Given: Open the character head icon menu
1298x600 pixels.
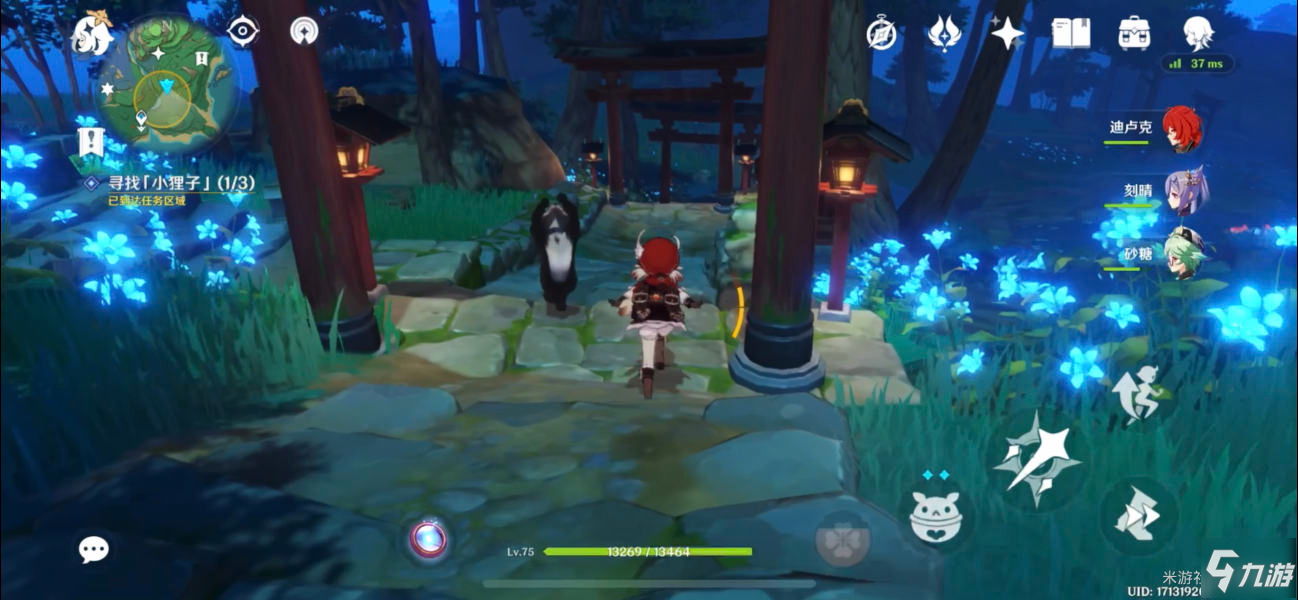Looking at the screenshot, I should pos(1197,33).
